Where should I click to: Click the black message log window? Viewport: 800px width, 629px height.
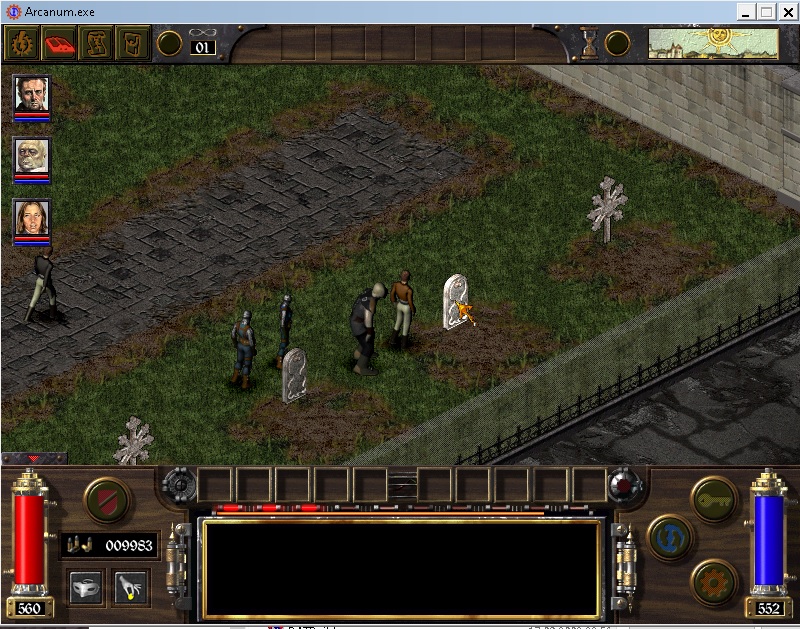pos(400,568)
